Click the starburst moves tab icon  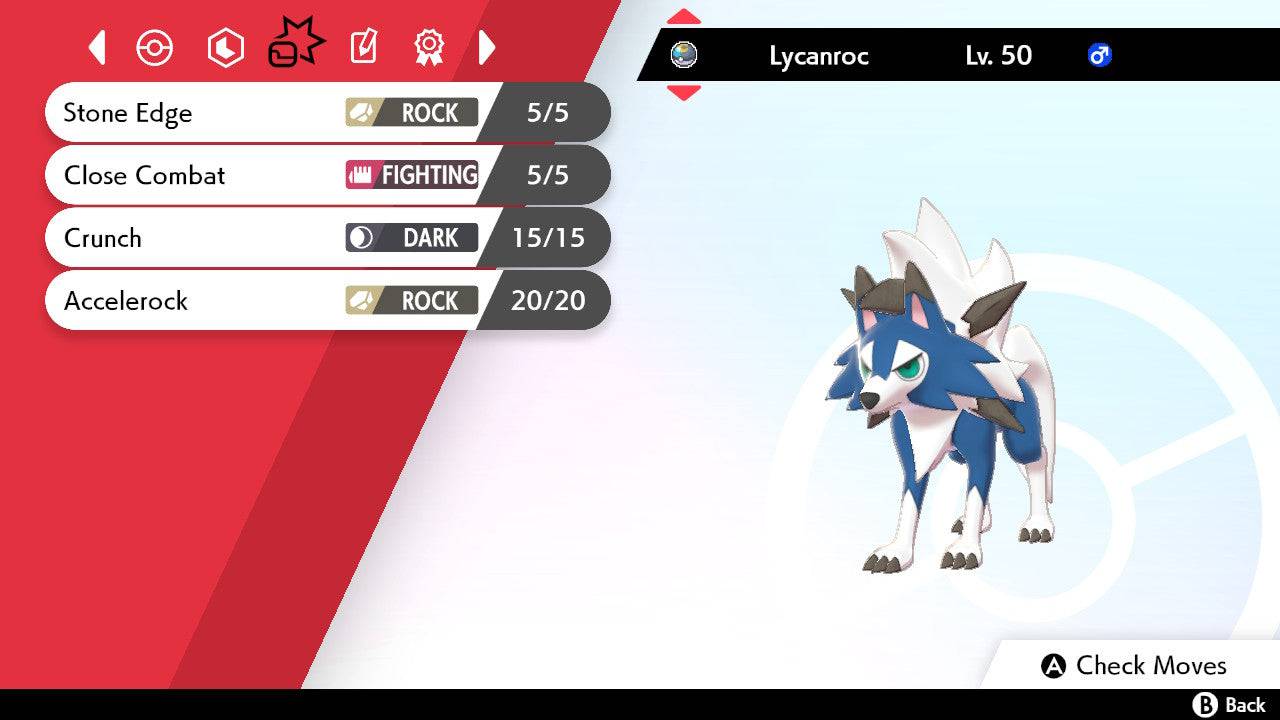[295, 42]
